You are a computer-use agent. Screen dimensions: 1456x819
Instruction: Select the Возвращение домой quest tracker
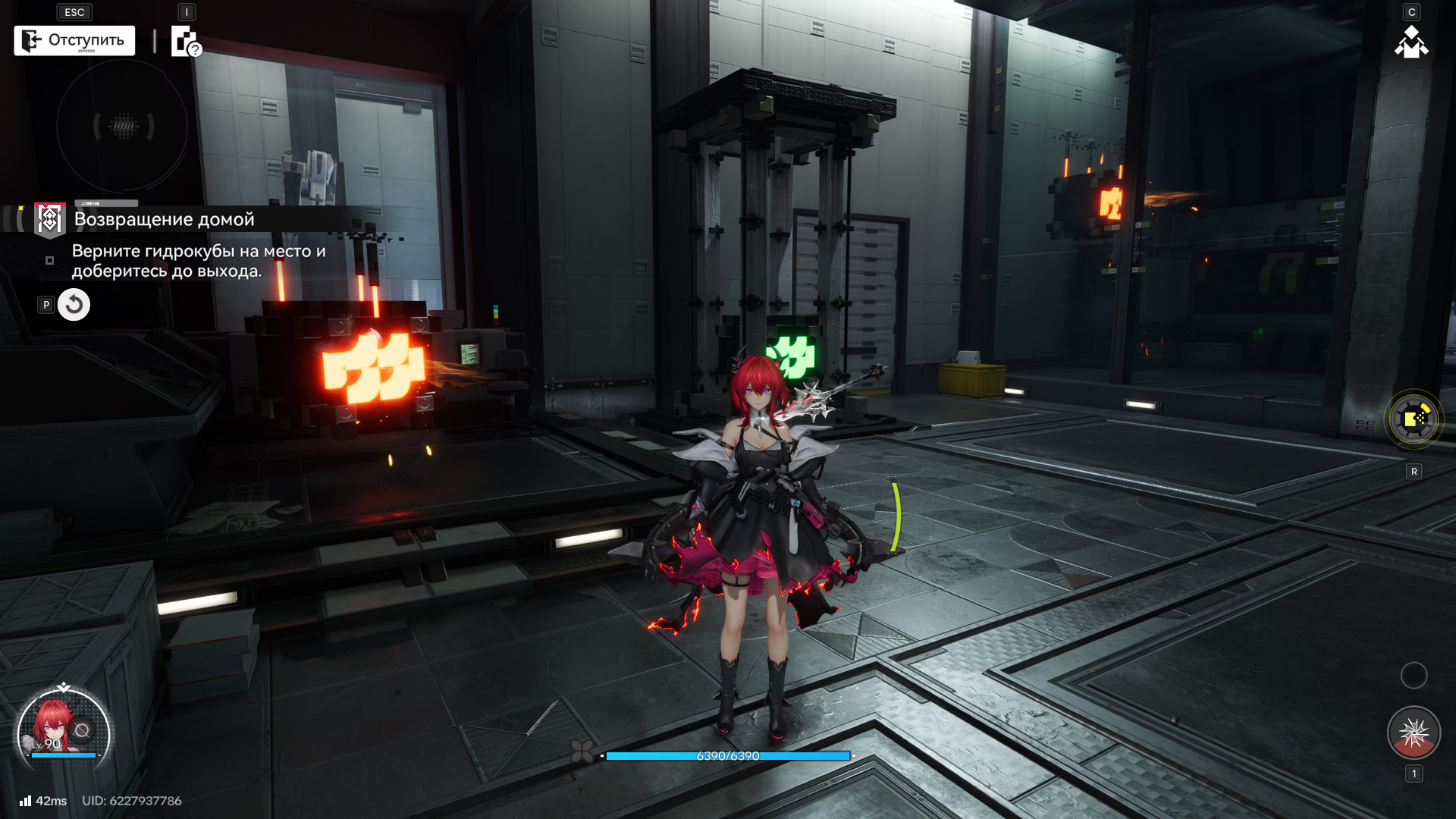point(164,219)
